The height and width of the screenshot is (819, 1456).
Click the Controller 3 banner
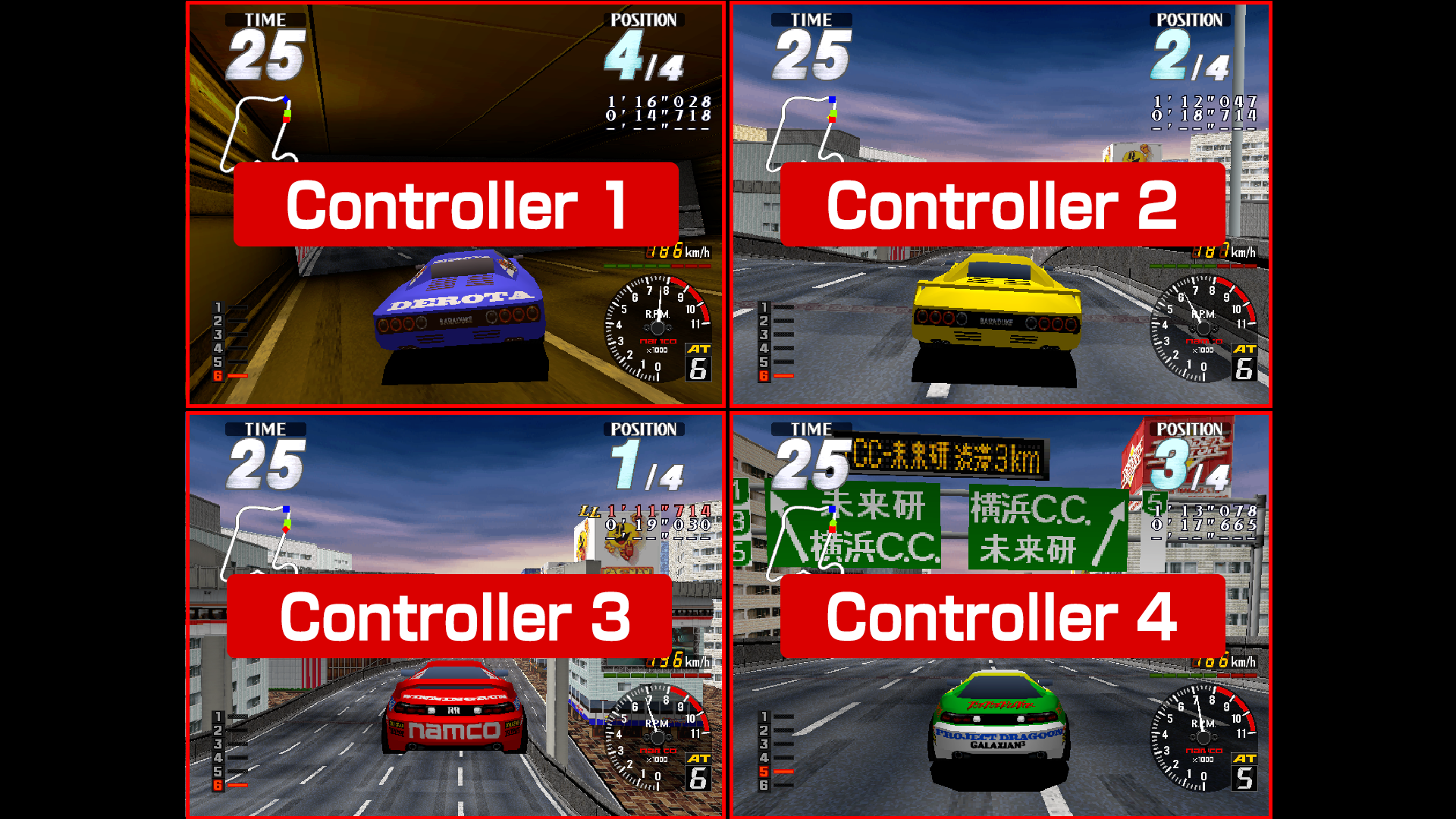pyautogui.click(x=449, y=616)
